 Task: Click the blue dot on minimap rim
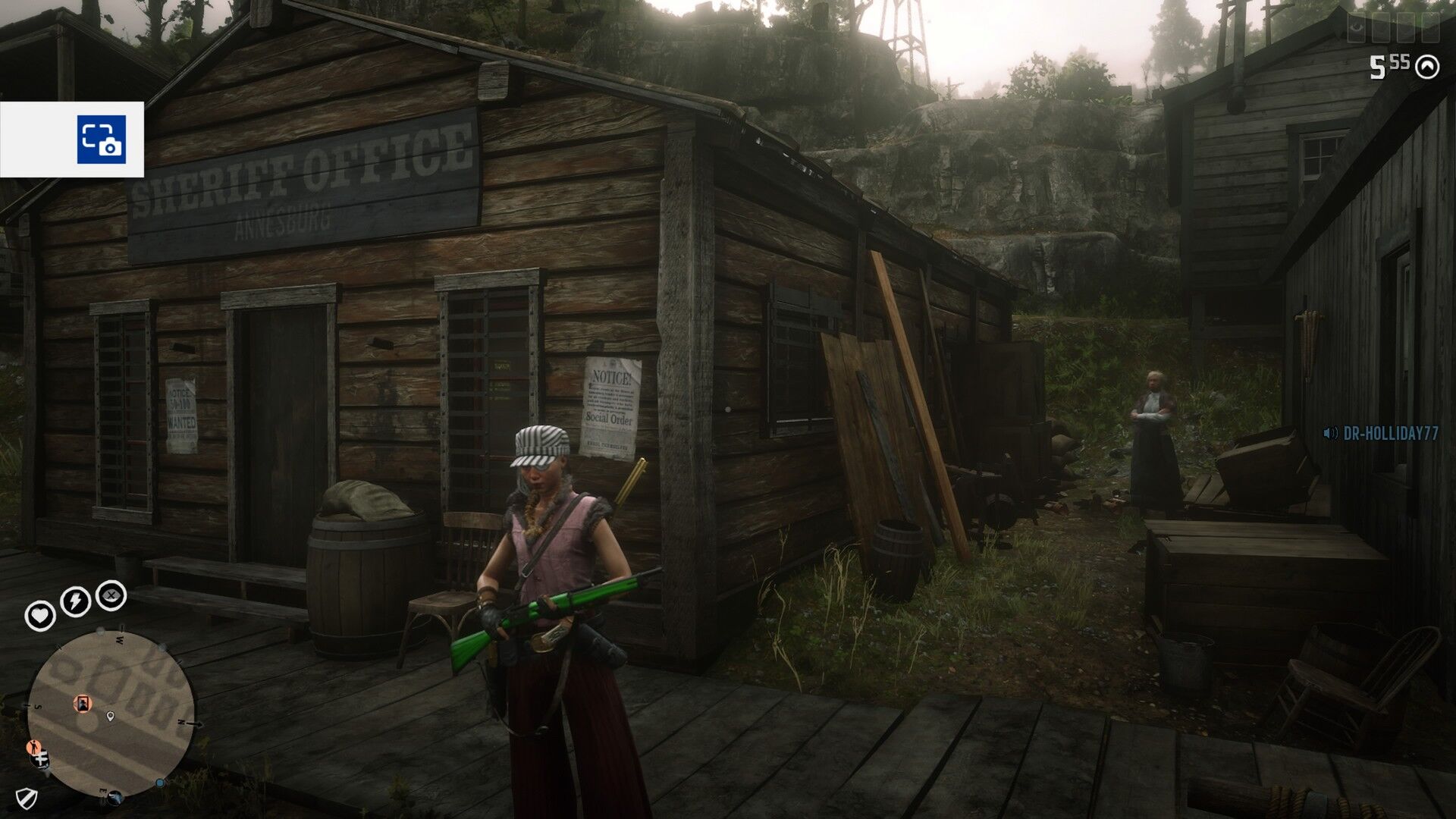160,783
